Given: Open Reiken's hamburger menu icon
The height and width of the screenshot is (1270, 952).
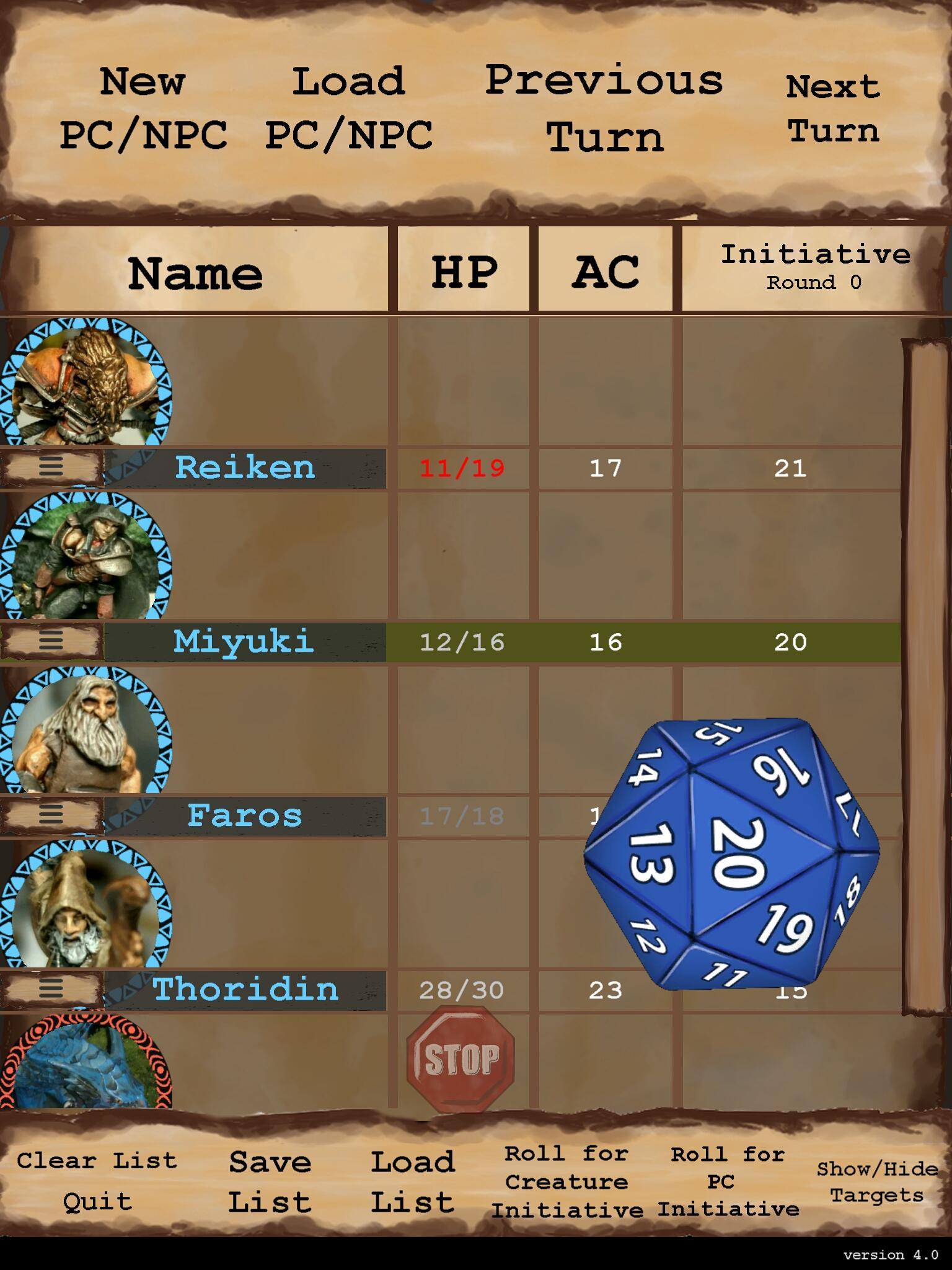Looking at the screenshot, I should [x=52, y=469].
